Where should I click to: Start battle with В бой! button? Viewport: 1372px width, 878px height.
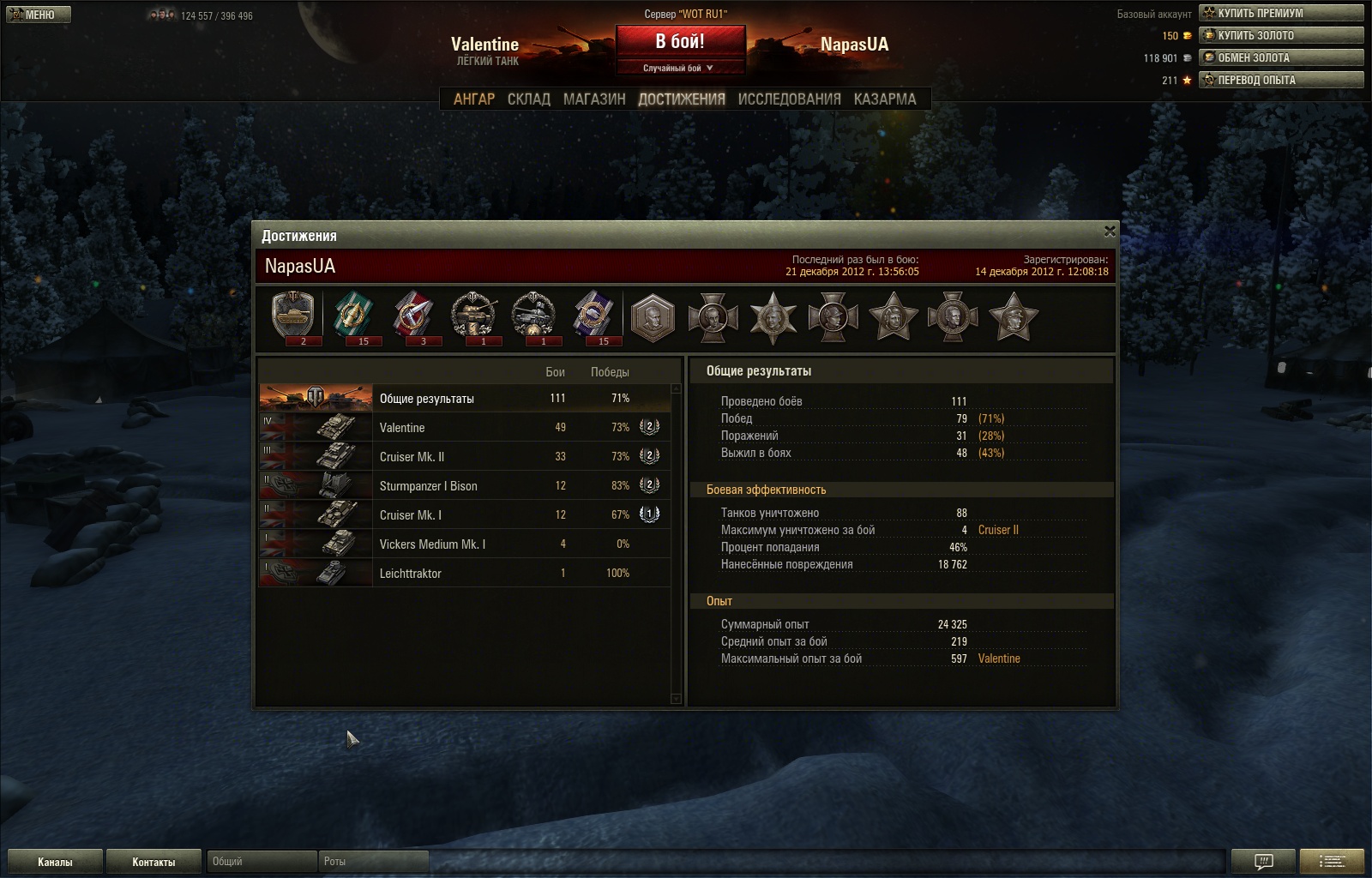tap(680, 42)
